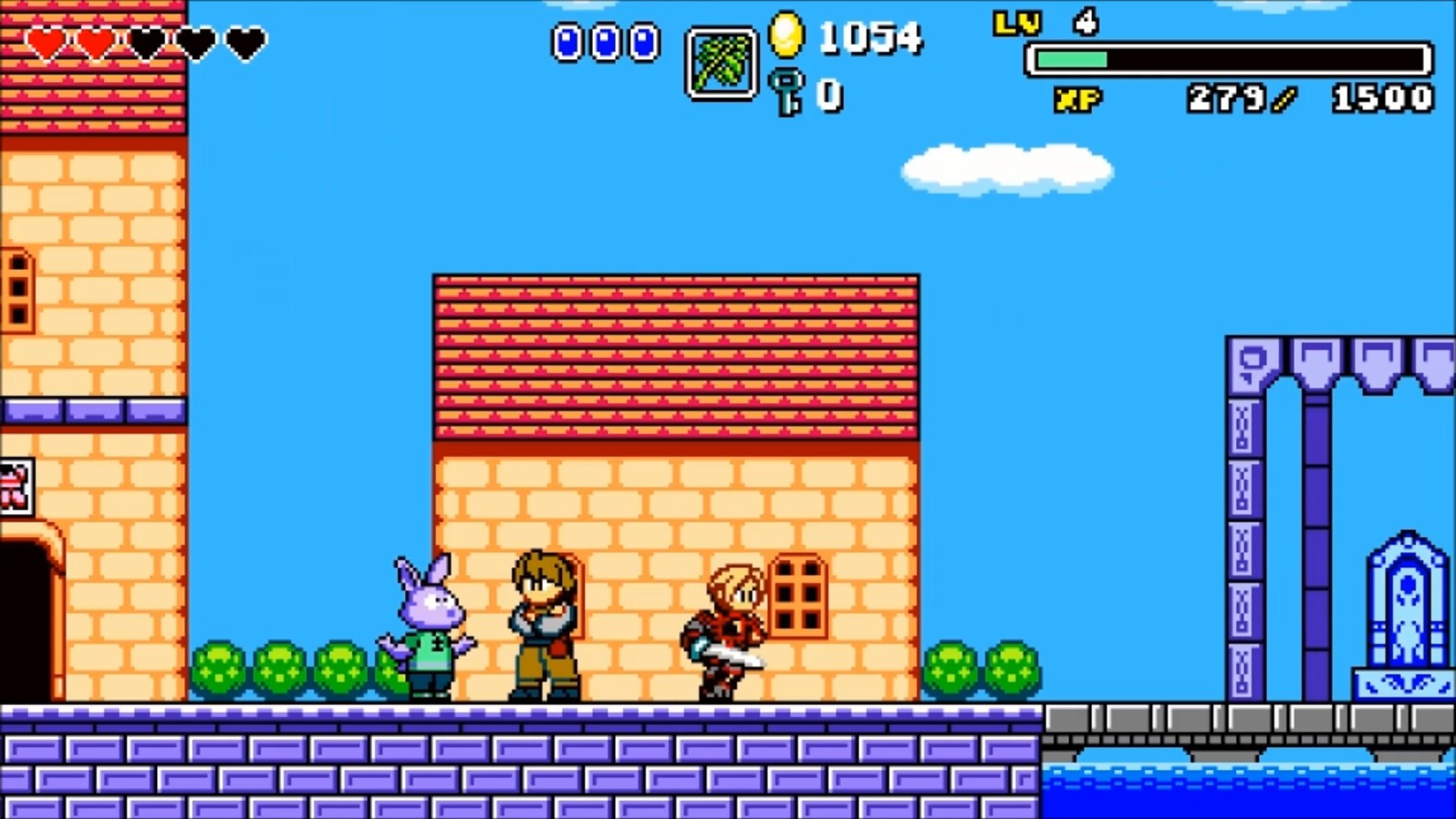Screen dimensions: 1456x819
Task: Talk to the brown-haired crossed-arms NPC
Action: [540, 620]
